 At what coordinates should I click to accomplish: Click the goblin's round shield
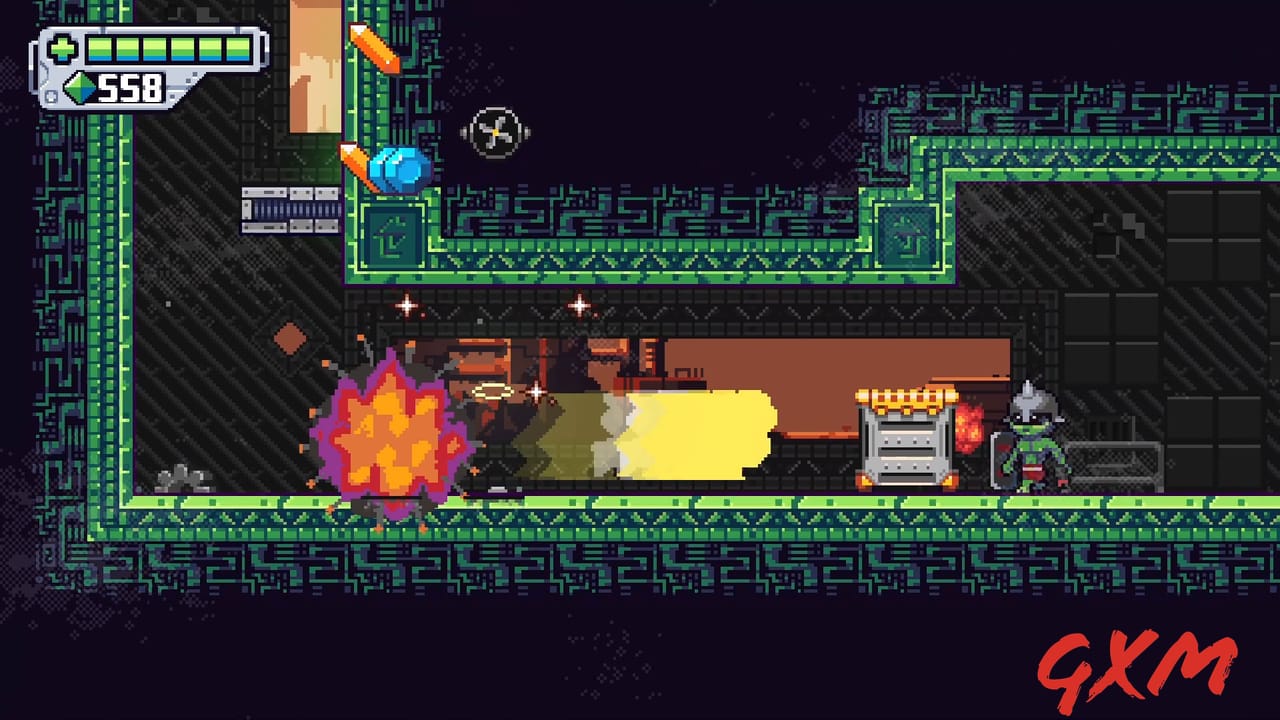point(1005,460)
